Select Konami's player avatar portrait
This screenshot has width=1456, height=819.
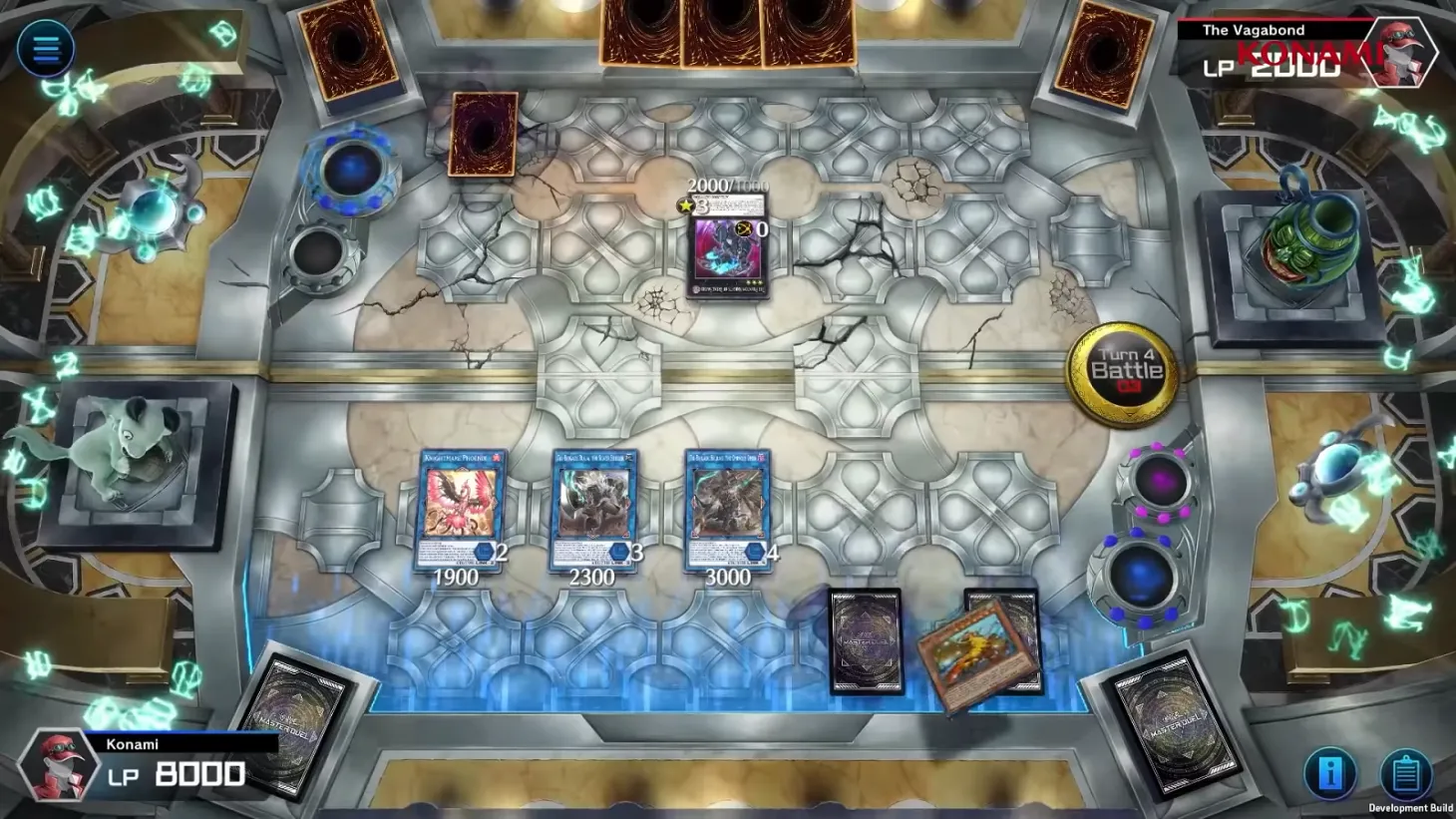[60, 766]
